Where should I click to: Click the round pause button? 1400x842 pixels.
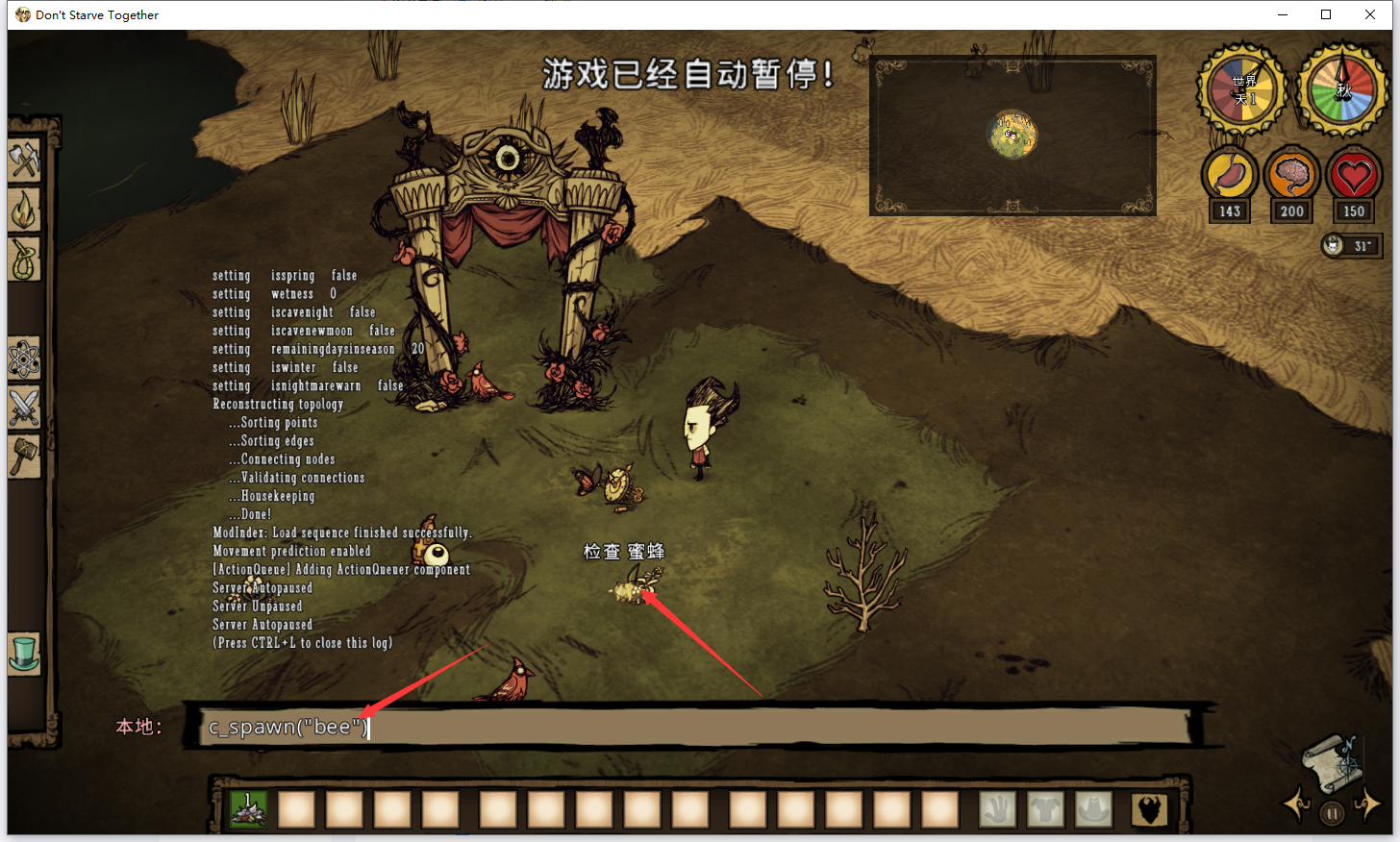coord(1332,814)
